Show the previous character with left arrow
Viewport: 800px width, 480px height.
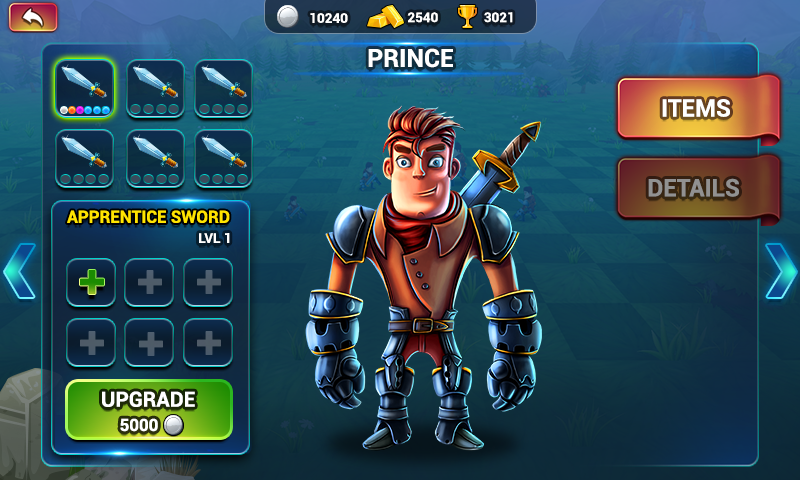coord(19,270)
